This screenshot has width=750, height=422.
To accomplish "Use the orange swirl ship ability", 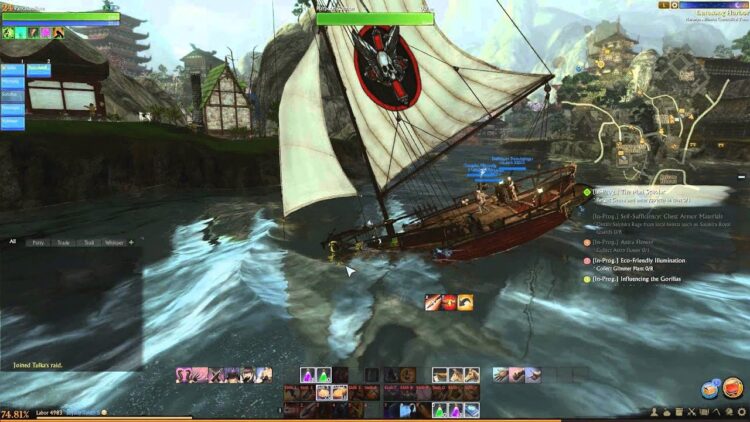I will click(465, 301).
